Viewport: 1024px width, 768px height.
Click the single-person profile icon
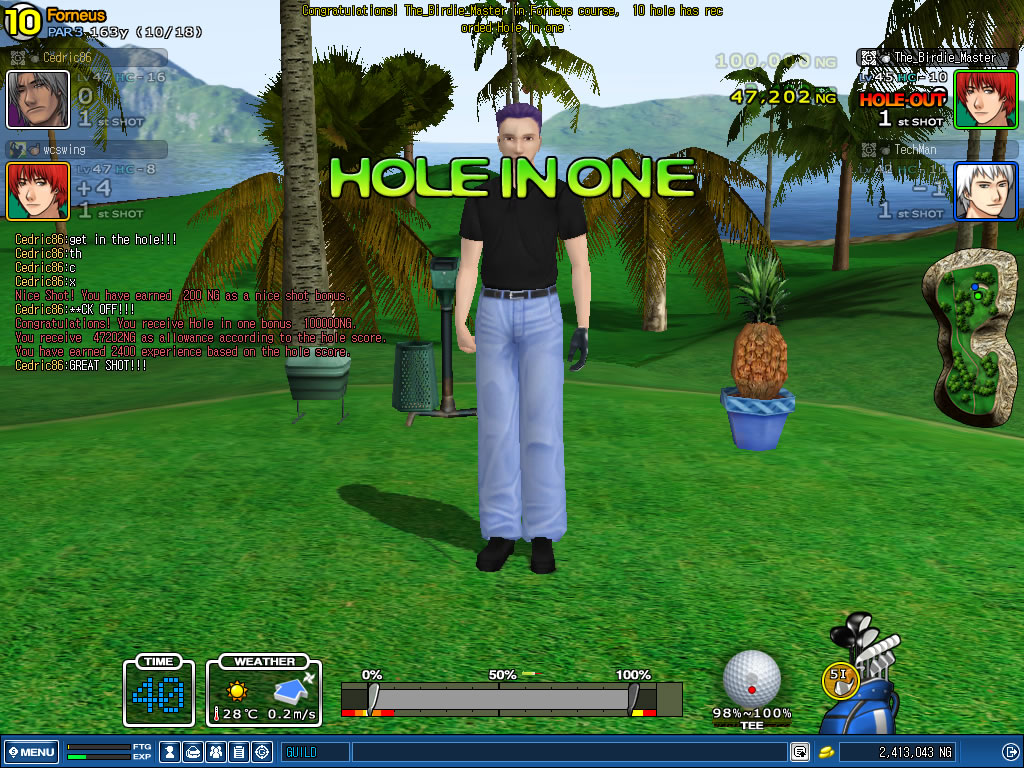coord(171,751)
